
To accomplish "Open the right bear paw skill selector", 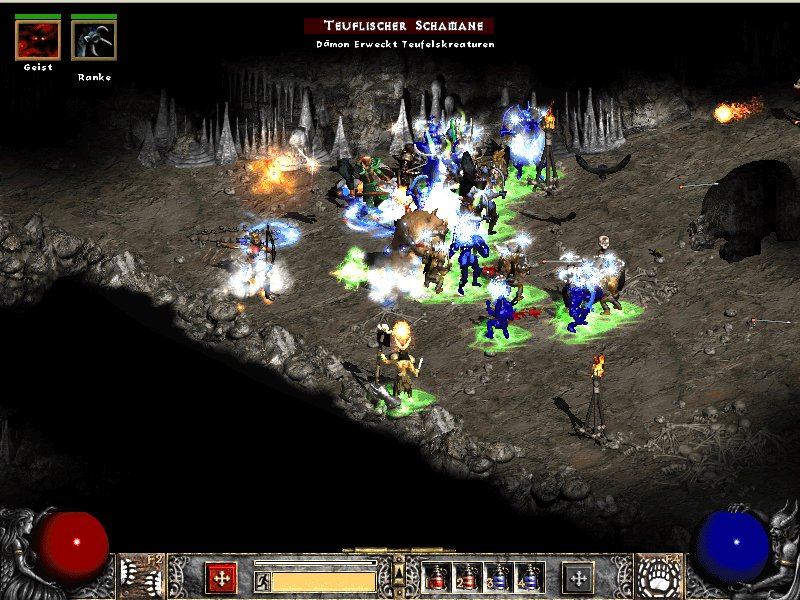I will 660,575.
